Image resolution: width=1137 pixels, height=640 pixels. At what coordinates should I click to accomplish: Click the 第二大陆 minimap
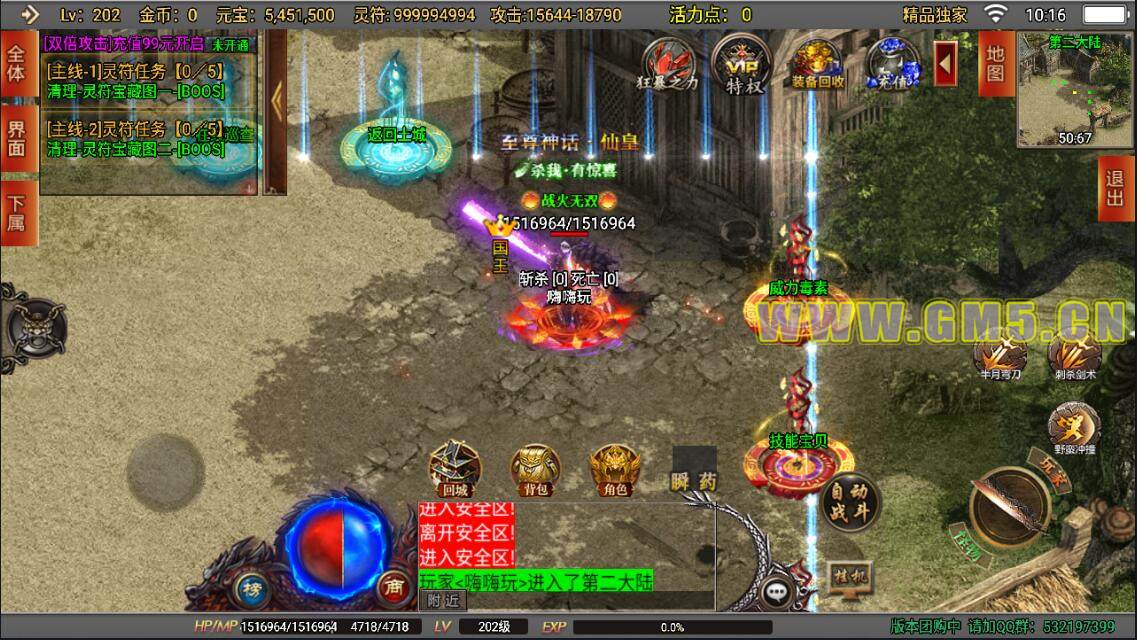(x=1073, y=88)
